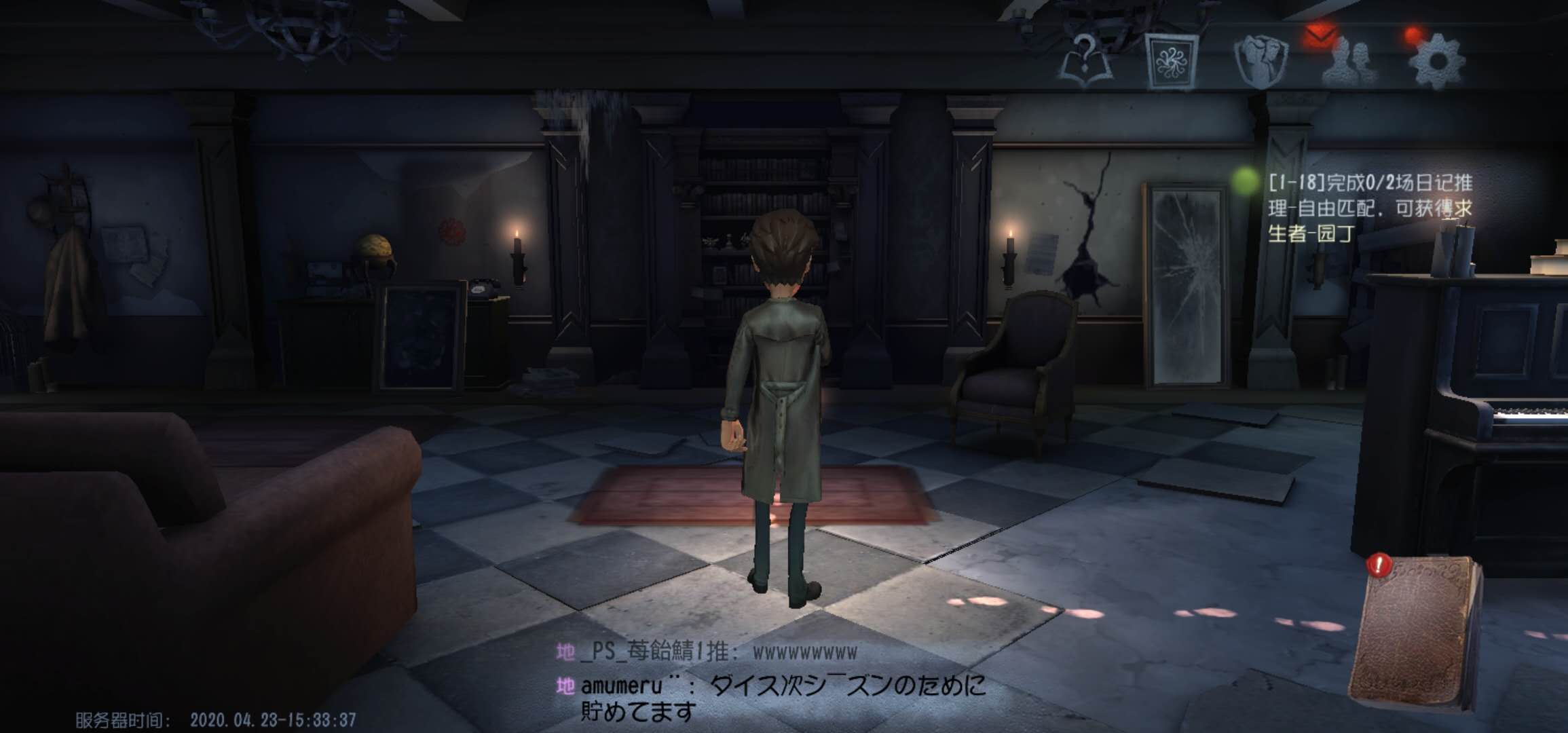The image size is (1568, 733).
Task: Click the red notification badge on settings
Action: [1412, 34]
